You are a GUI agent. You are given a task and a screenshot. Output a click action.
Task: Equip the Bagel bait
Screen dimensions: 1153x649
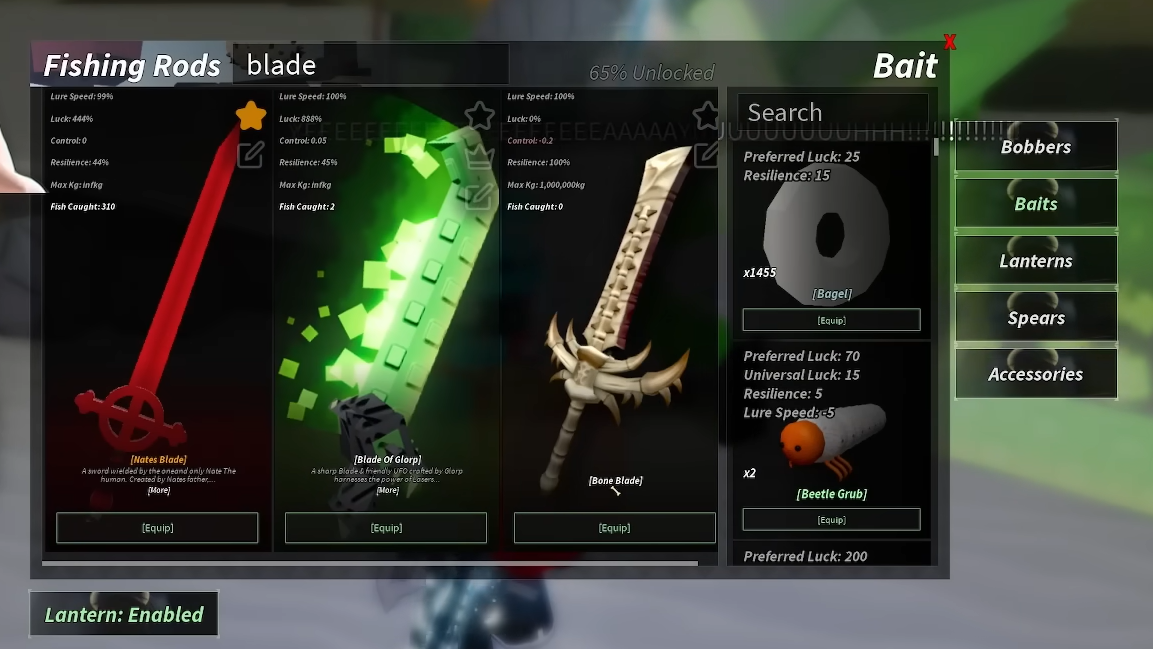click(x=831, y=320)
